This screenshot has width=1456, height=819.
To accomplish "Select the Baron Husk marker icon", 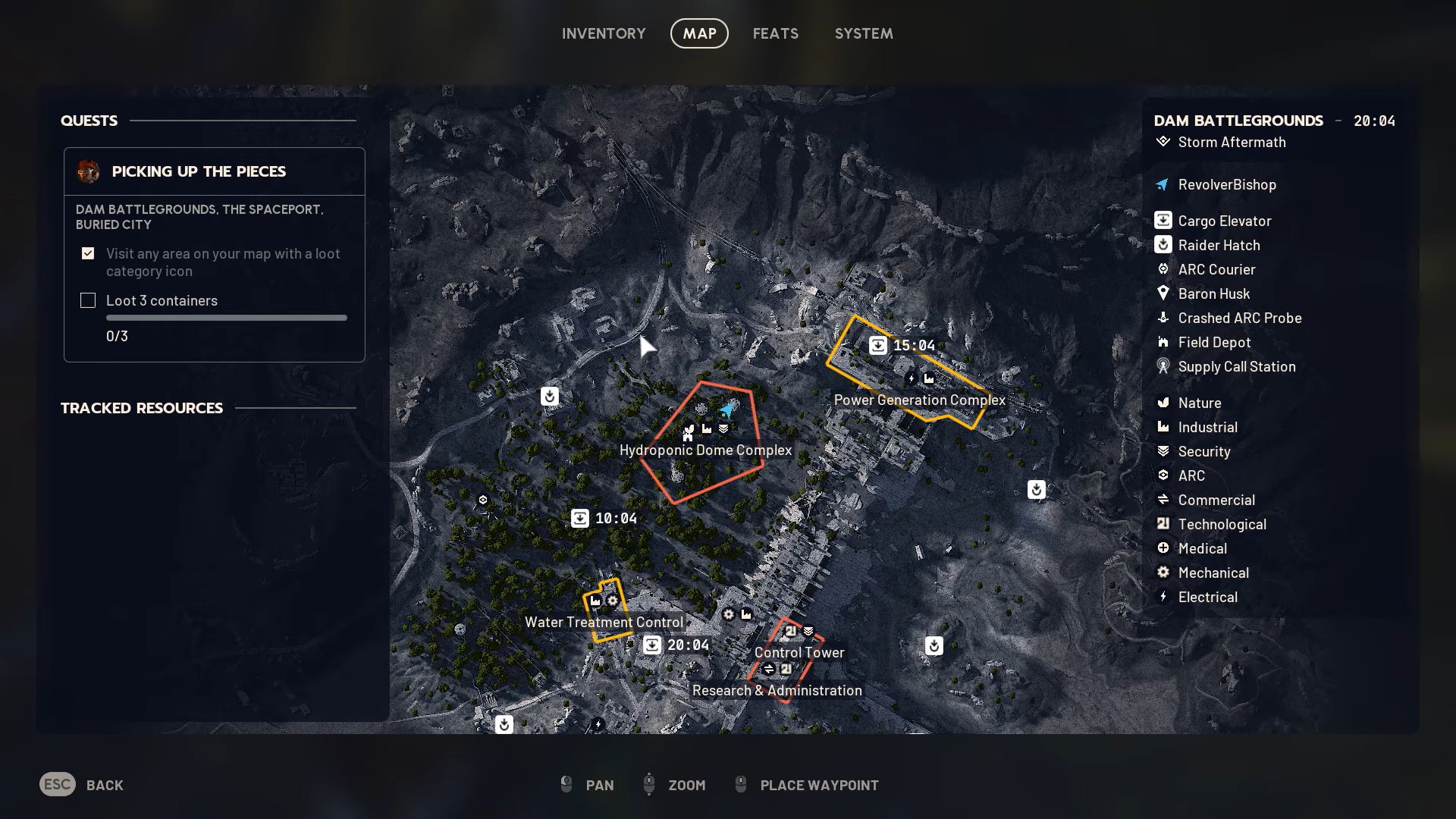I will (x=1163, y=293).
